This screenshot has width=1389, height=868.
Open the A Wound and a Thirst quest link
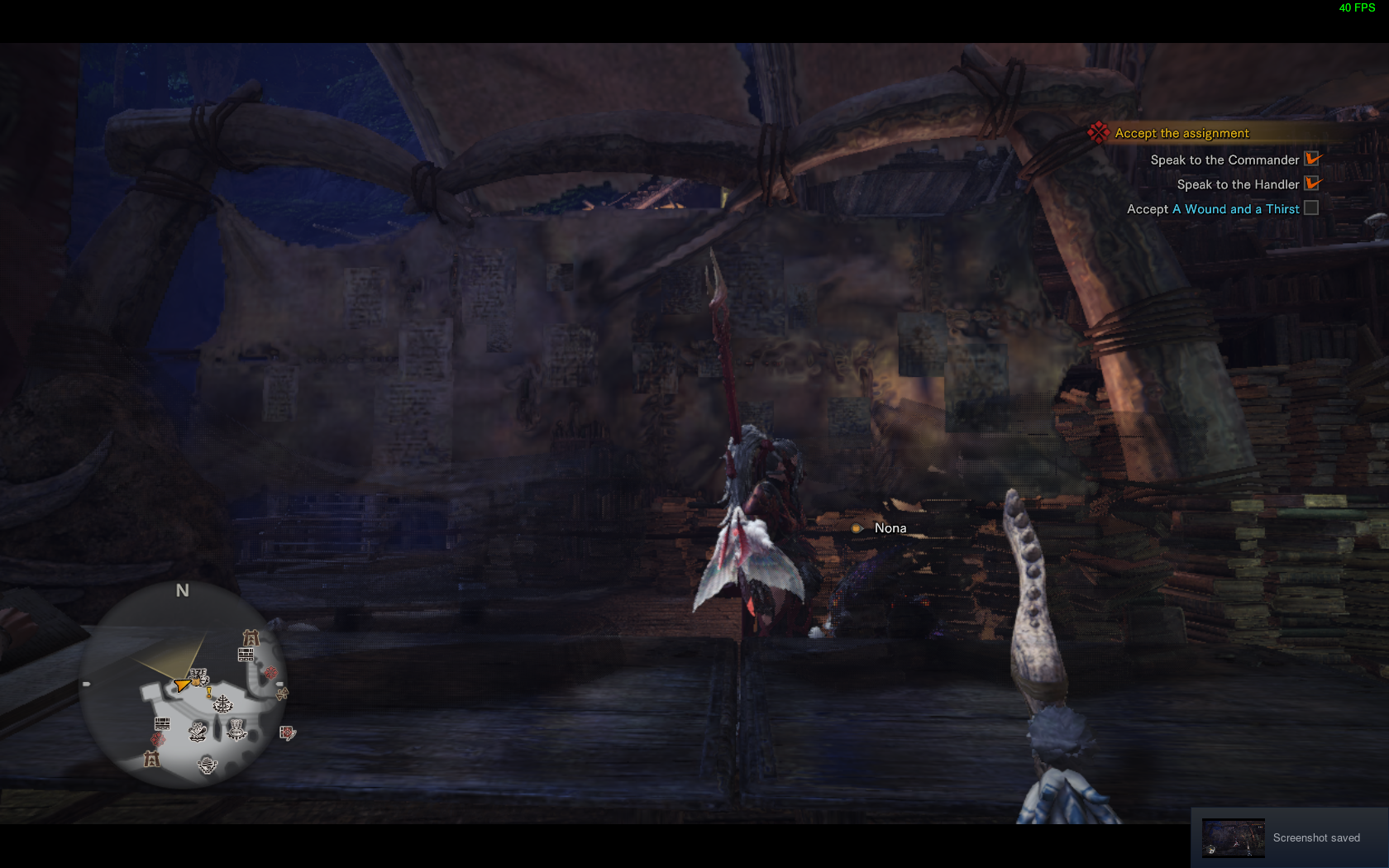tap(1235, 208)
